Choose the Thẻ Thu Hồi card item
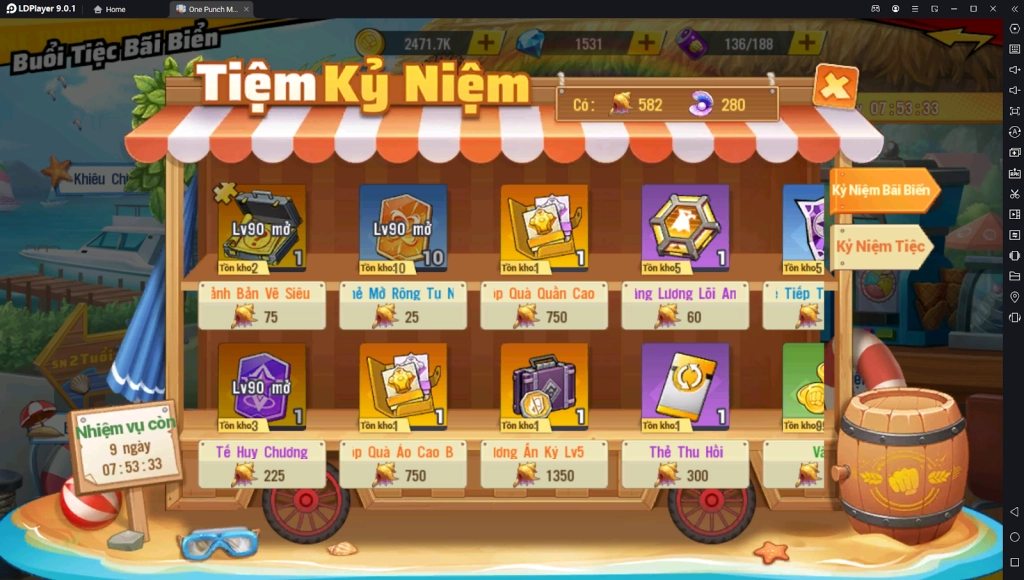This screenshot has height=580, width=1024. pos(685,387)
